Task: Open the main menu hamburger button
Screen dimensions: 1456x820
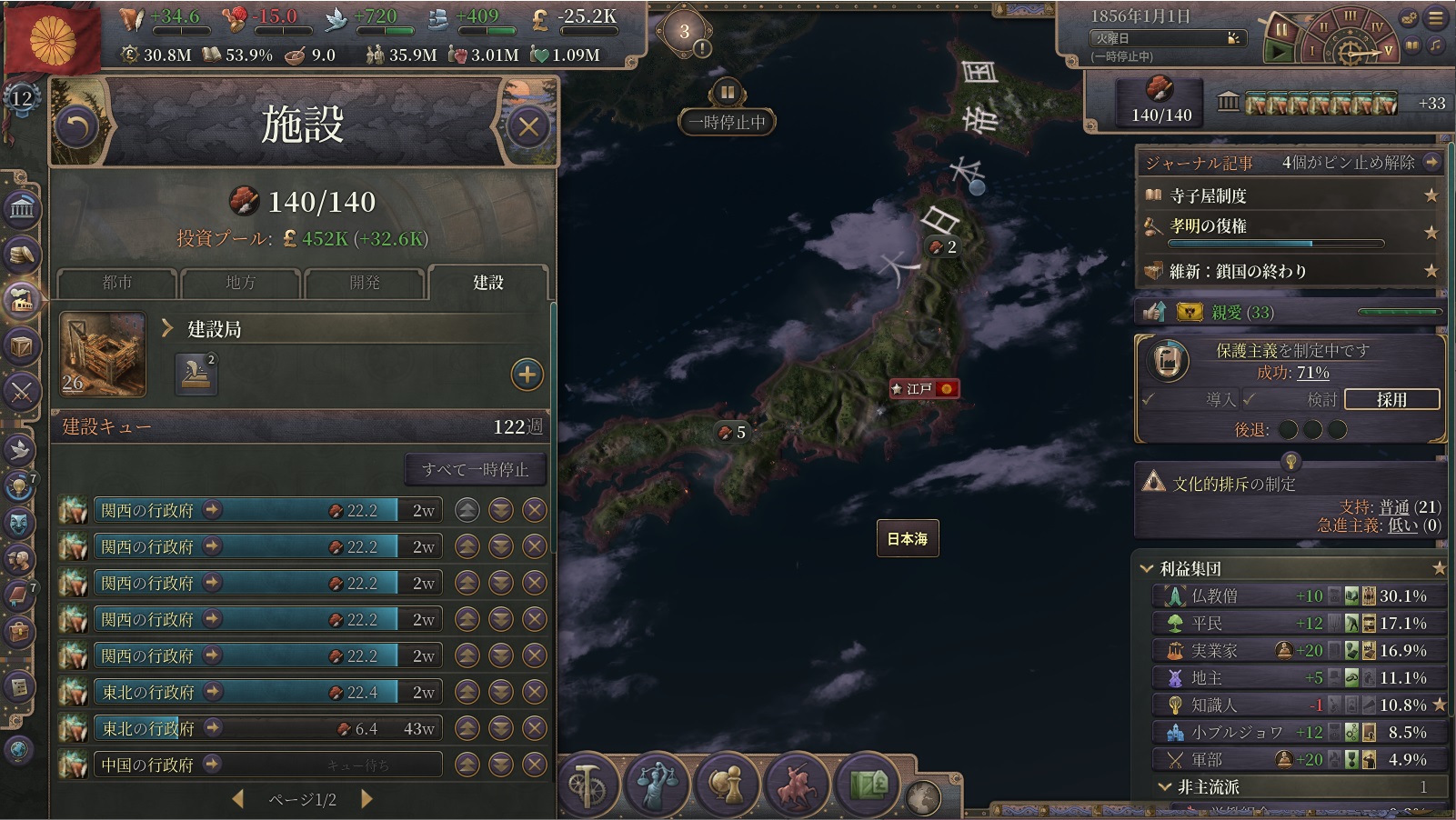Action: pyautogui.click(x=1437, y=17)
